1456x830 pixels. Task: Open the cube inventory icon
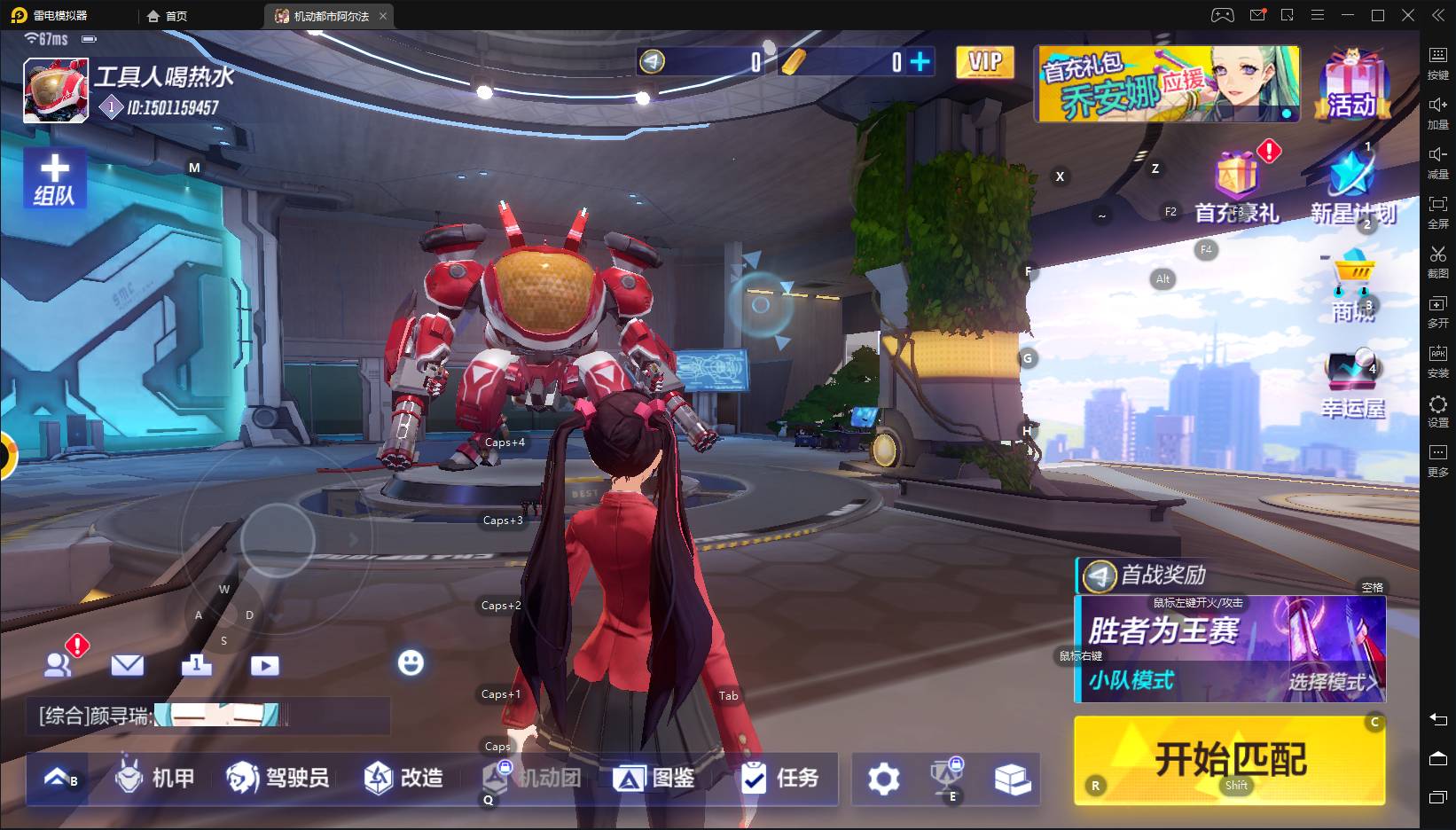1012,779
